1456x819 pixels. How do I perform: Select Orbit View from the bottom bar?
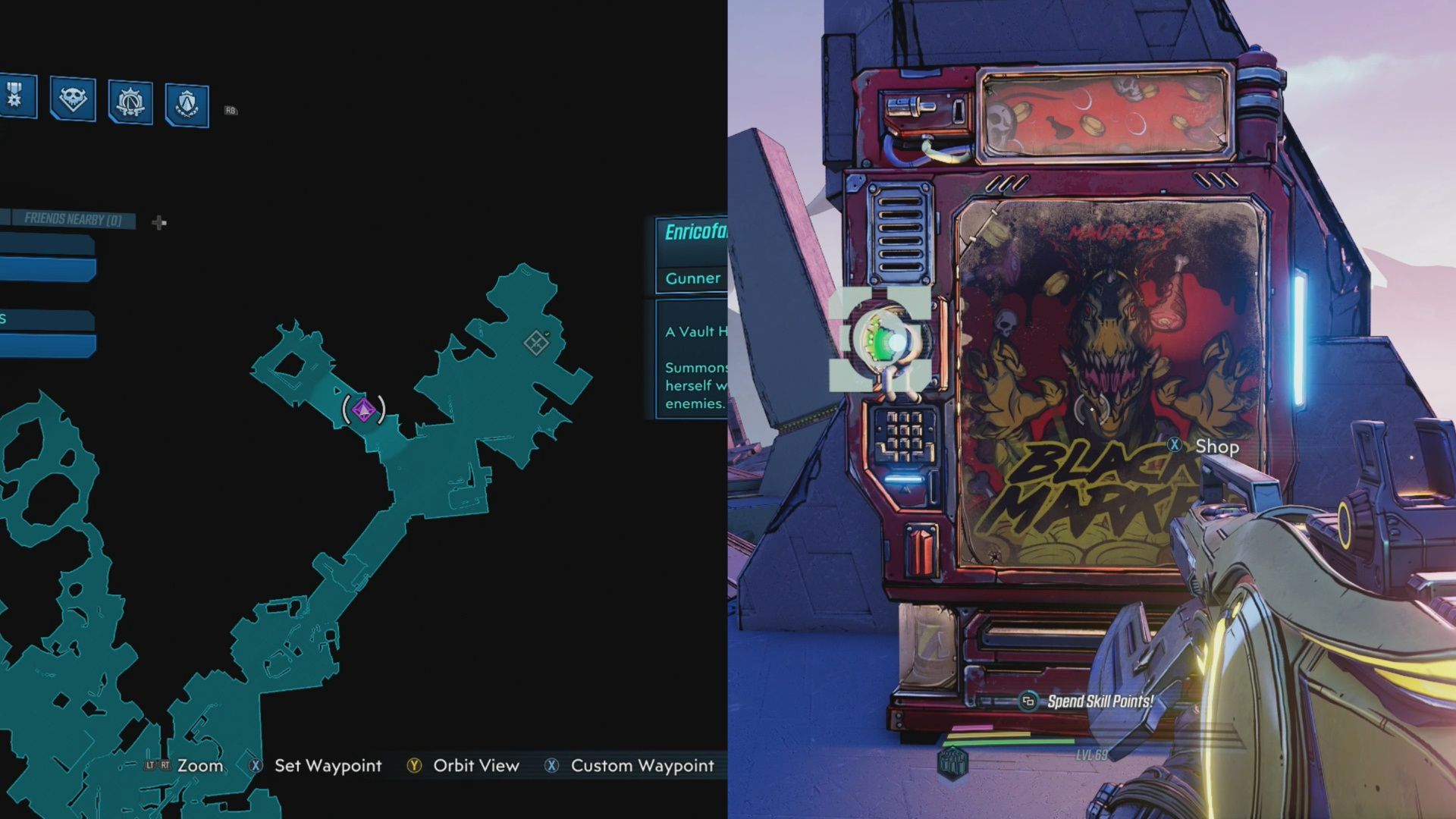475,766
